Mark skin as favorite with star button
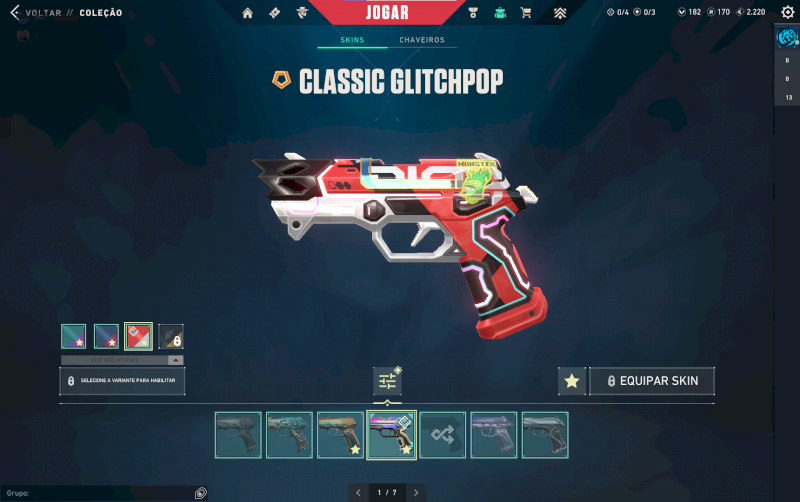Image resolution: width=800 pixels, height=502 pixels. click(571, 381)
